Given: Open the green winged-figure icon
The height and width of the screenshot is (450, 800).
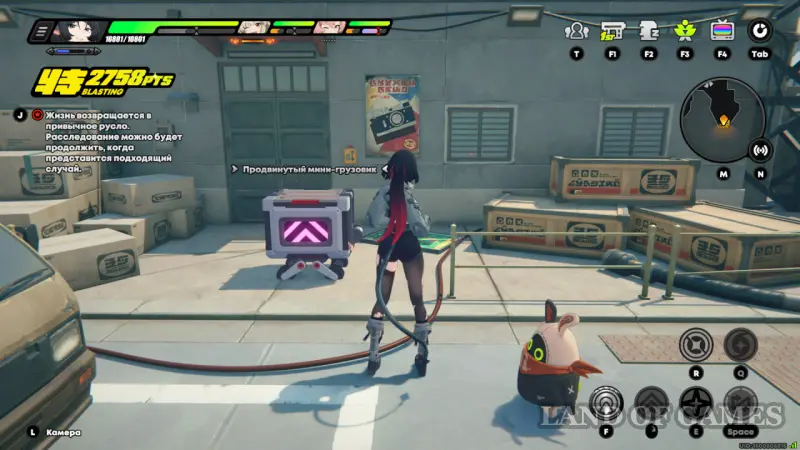Looking at the screenshot, I should coord(685,31).
